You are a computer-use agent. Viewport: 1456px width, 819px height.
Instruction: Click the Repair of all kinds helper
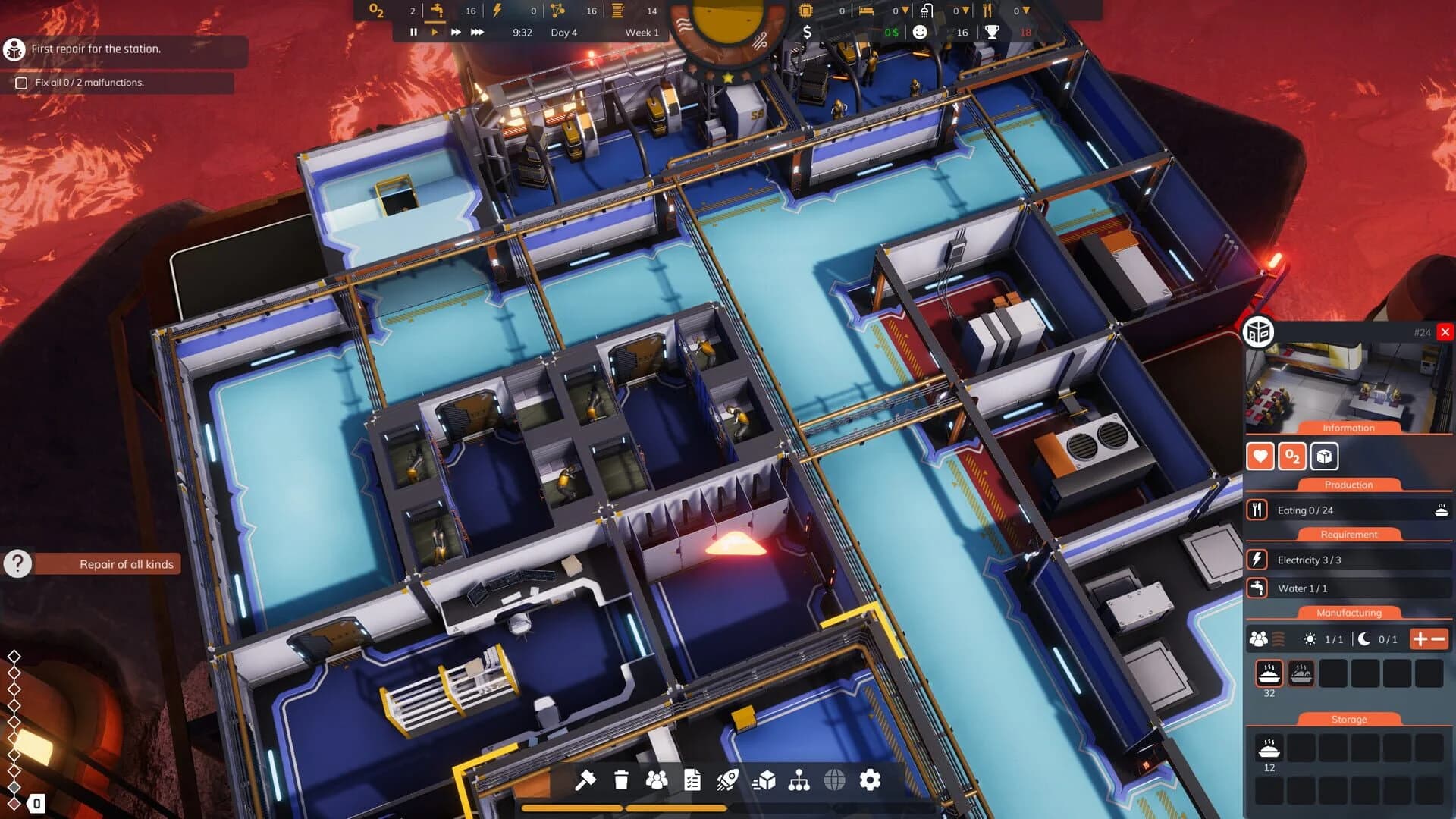pyautogui.click(x=125, y=564)
